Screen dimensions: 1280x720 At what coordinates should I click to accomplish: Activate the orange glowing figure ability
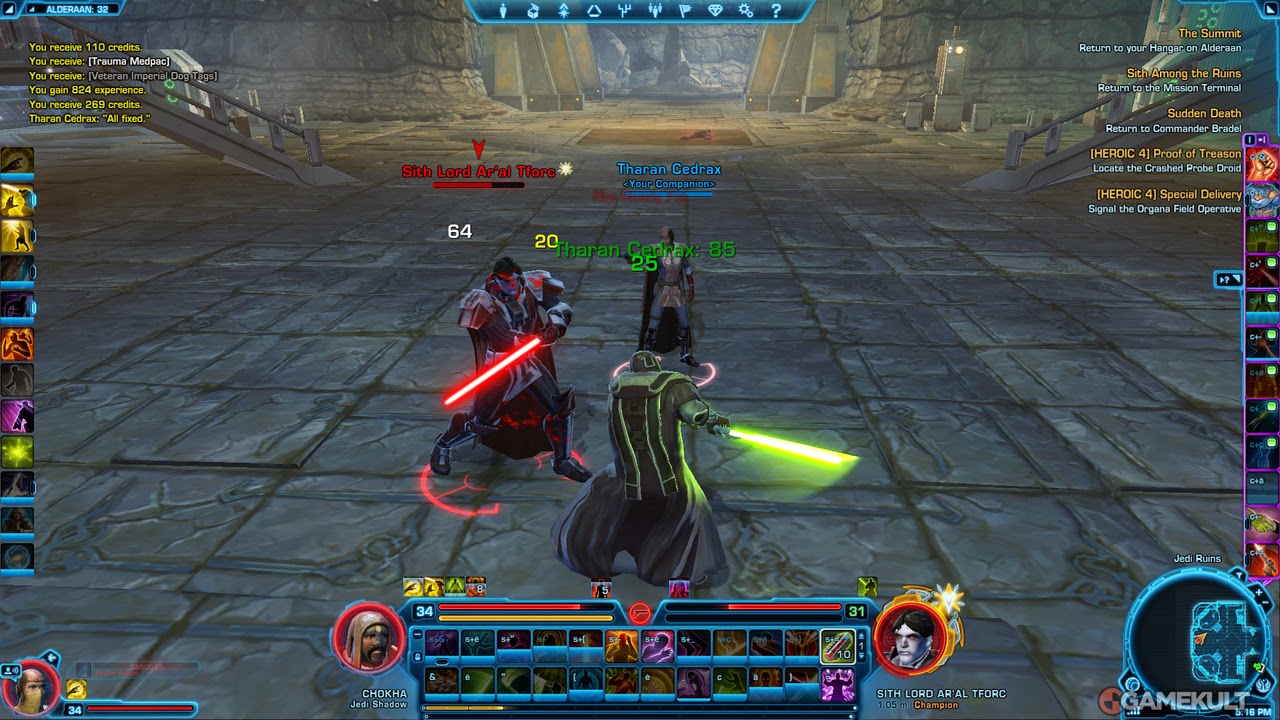(x=17, y=343)
